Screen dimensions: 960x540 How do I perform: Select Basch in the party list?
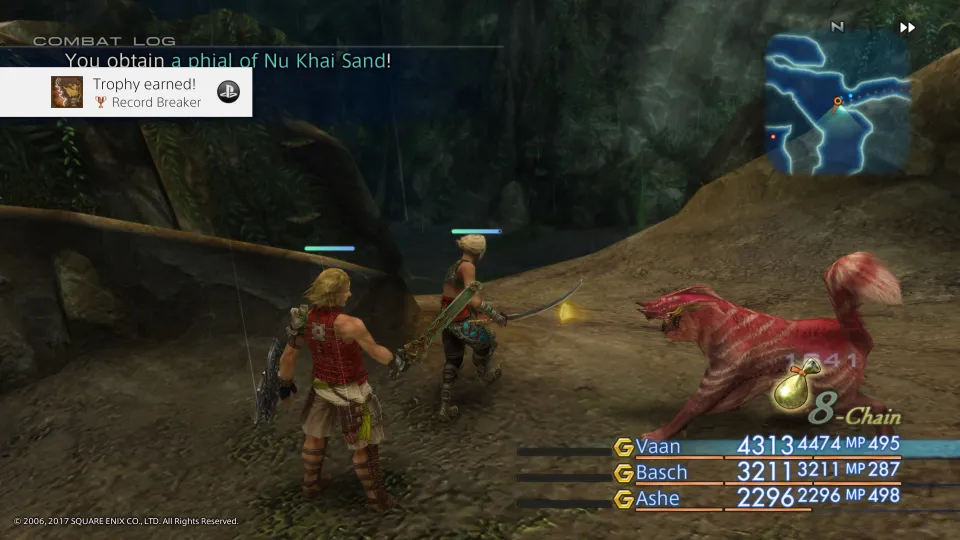tap(662, 472)
